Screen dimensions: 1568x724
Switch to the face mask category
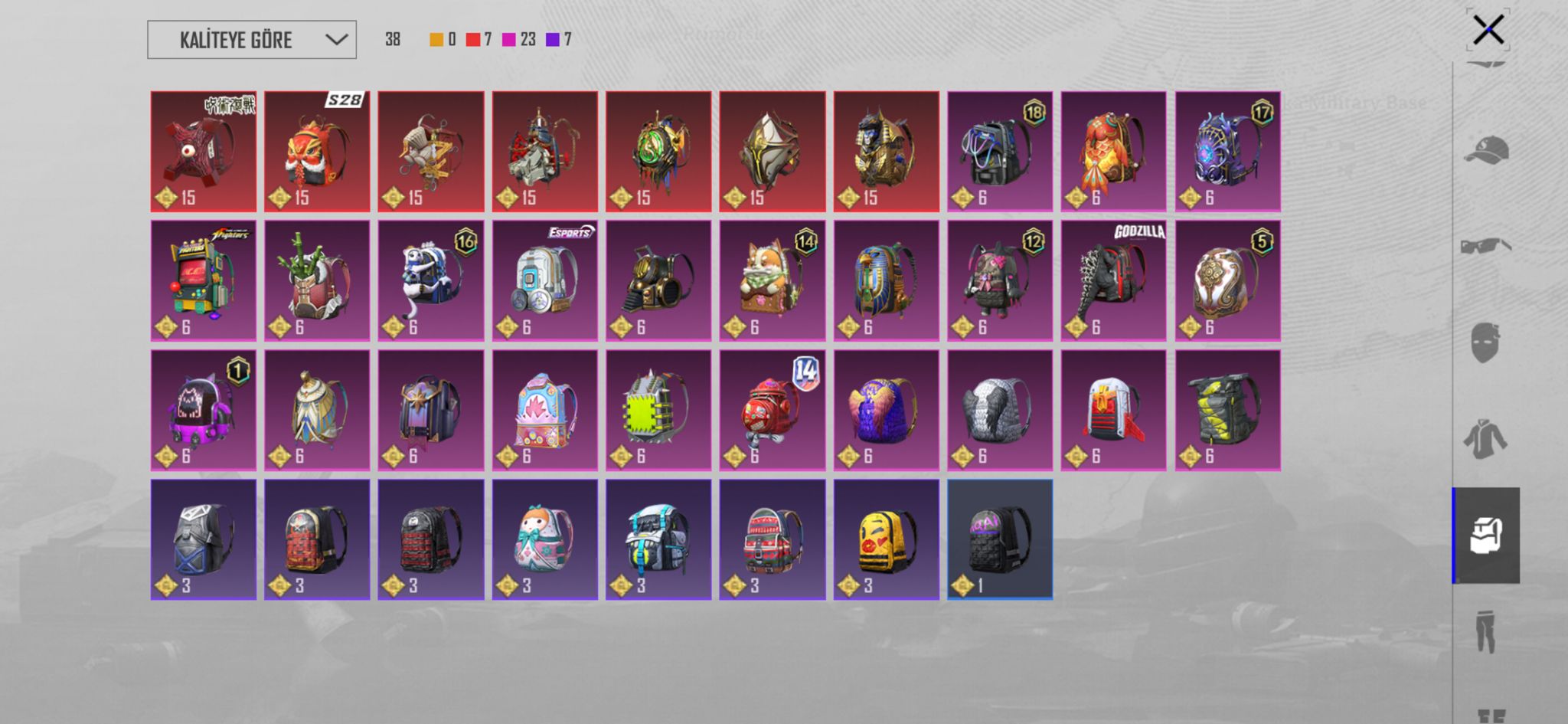[1485, 342]
